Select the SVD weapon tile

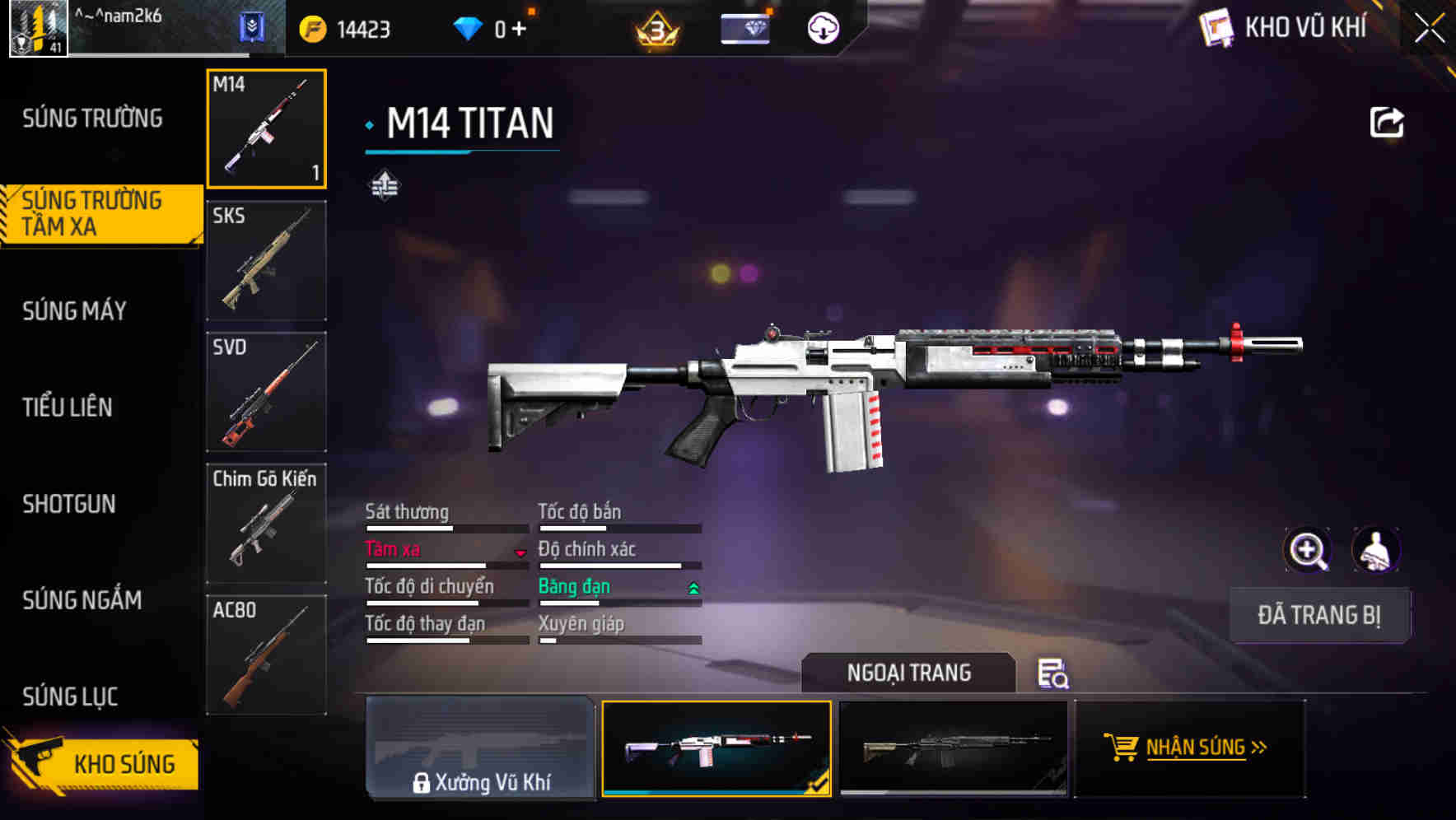pos(266,392)
